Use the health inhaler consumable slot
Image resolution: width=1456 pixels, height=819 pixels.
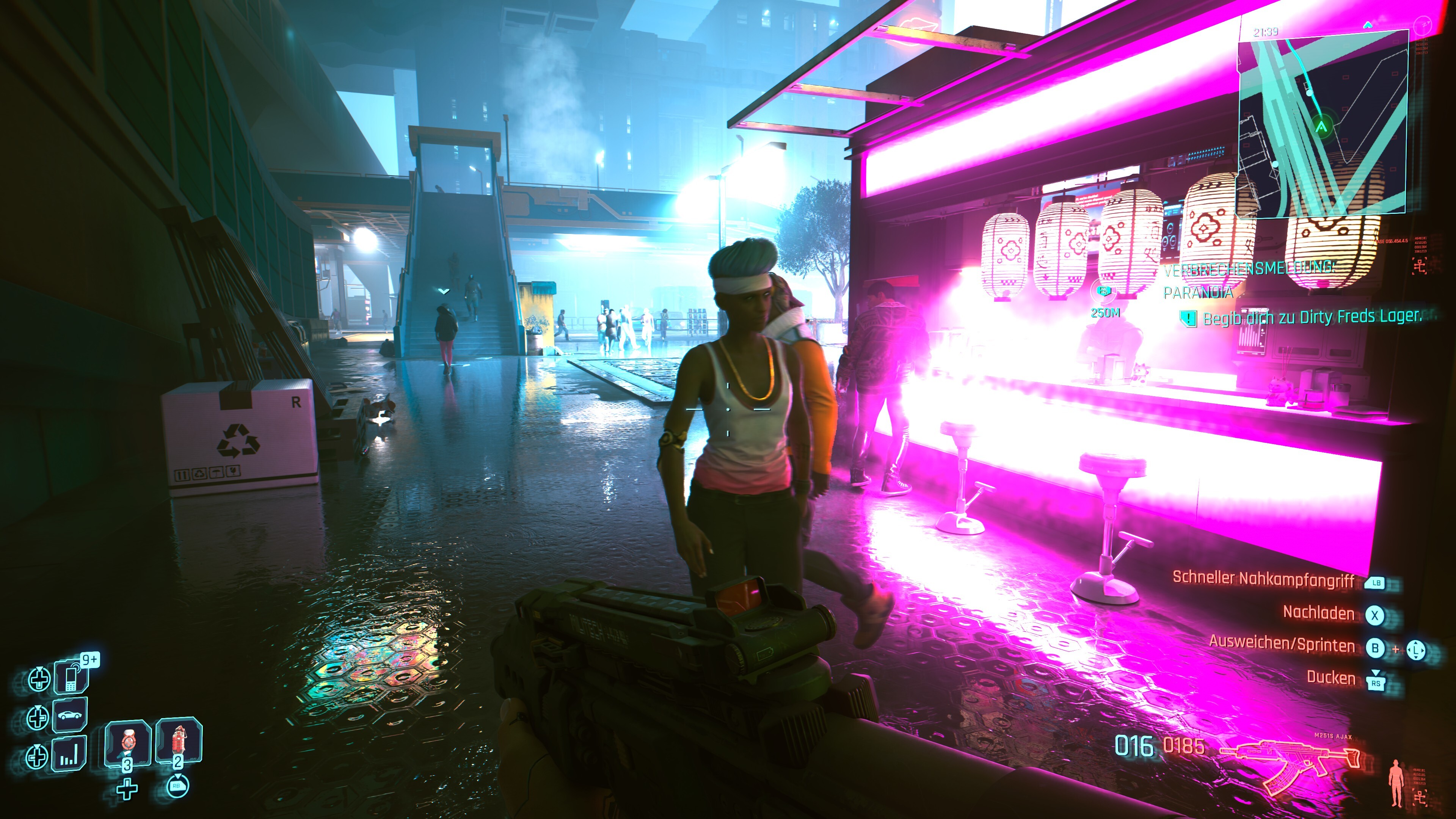pos(128,743)
